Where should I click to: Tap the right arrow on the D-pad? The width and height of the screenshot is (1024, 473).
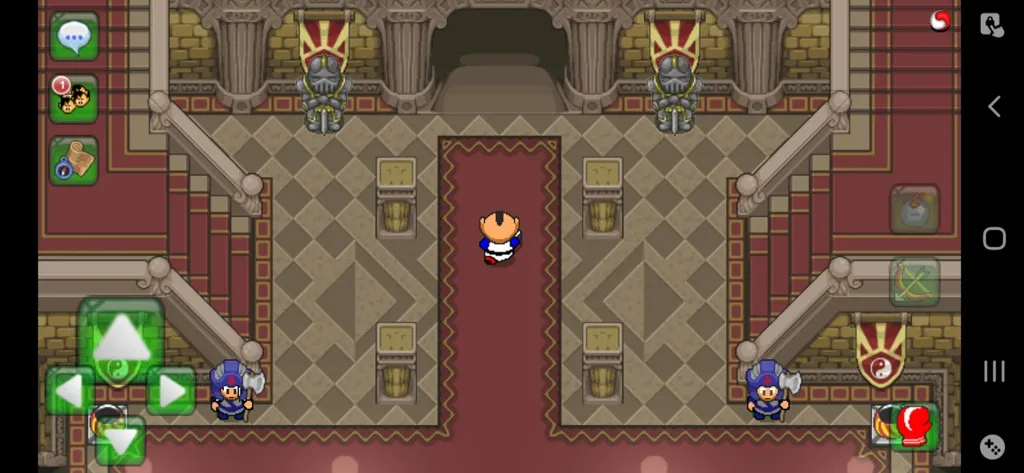(172, 390)
